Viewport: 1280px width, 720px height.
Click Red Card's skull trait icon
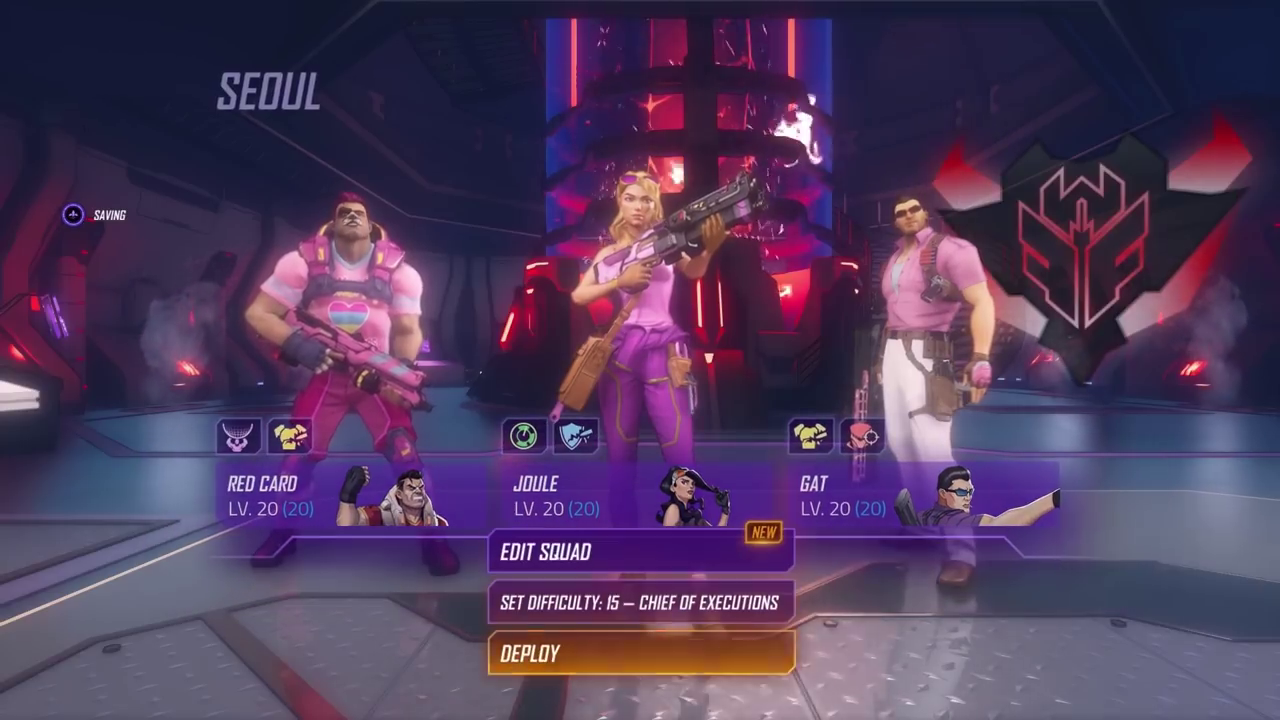[239, 436]
